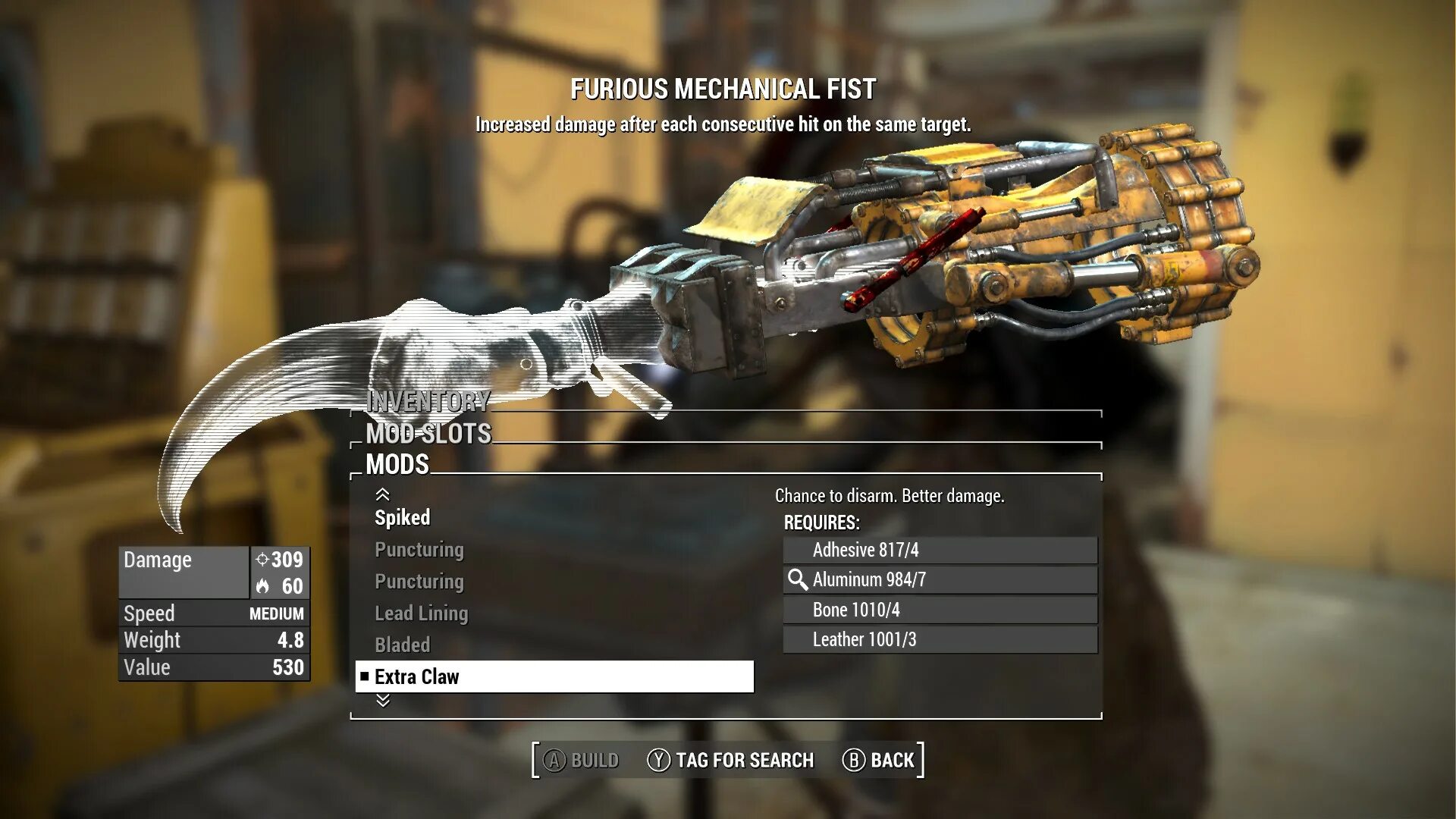
Task: Select the Leather requirement row
Action: click(940, 639)
